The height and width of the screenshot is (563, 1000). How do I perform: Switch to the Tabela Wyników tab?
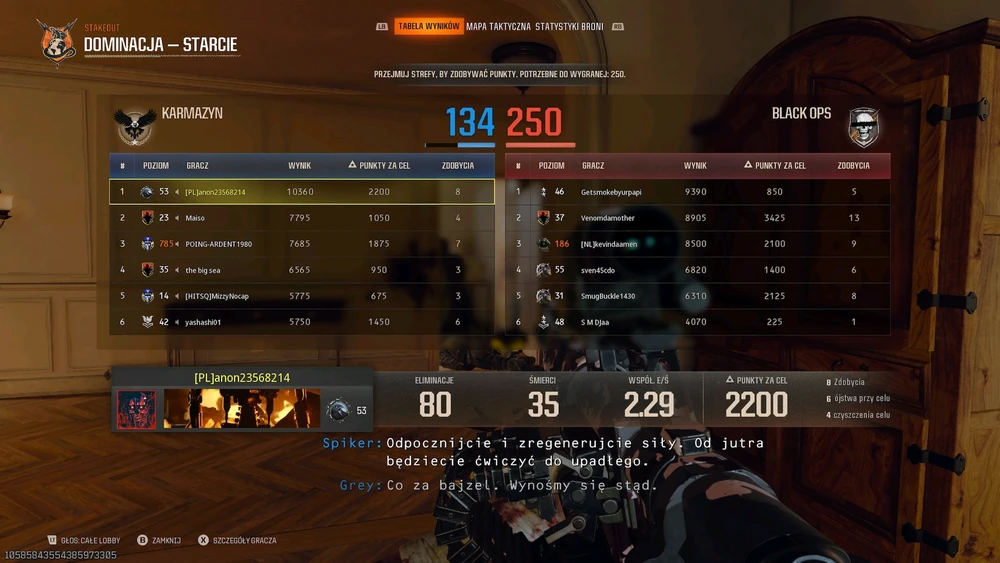point(428,26)
